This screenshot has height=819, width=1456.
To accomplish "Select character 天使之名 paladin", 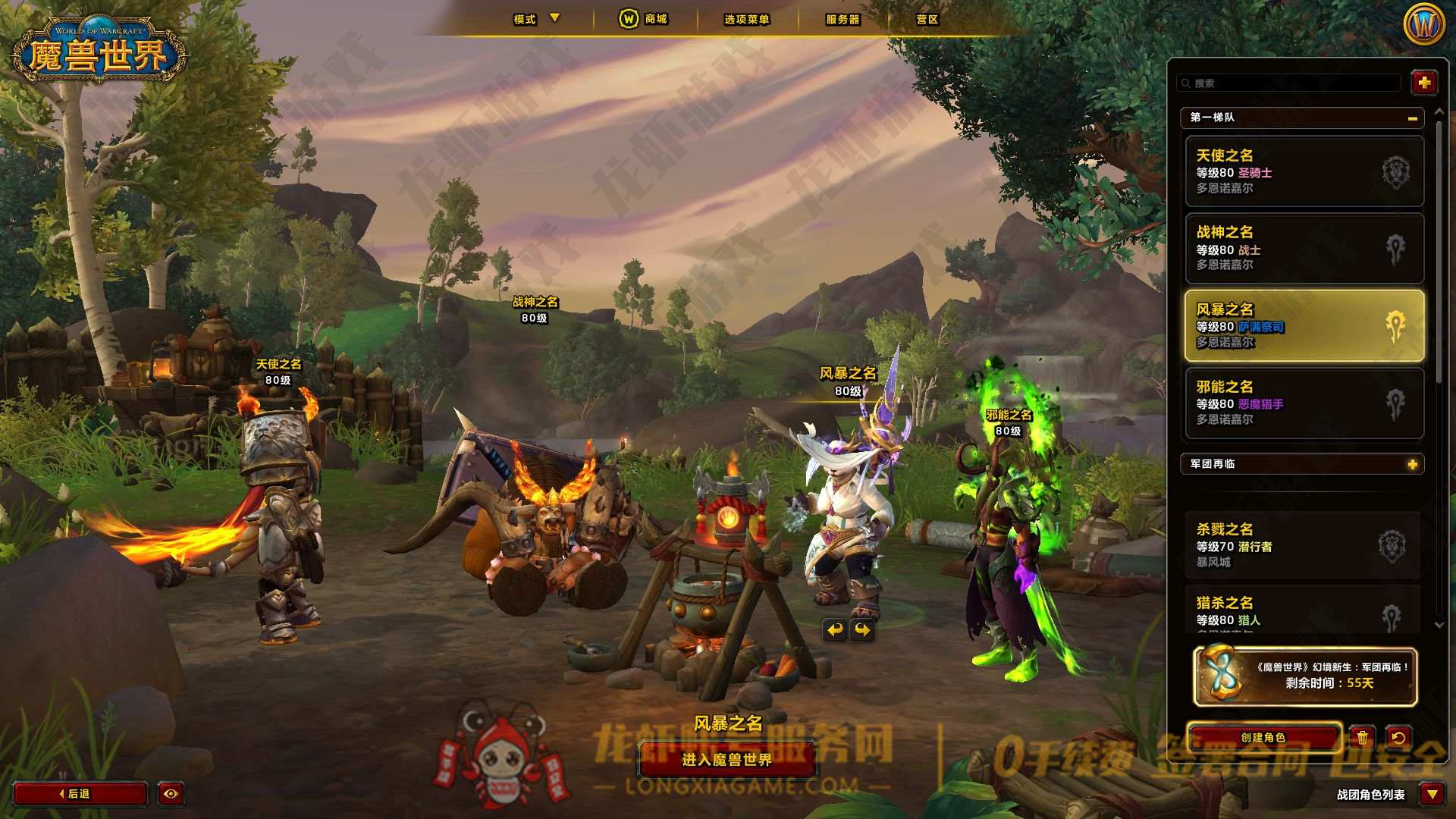I will 1304,171.
